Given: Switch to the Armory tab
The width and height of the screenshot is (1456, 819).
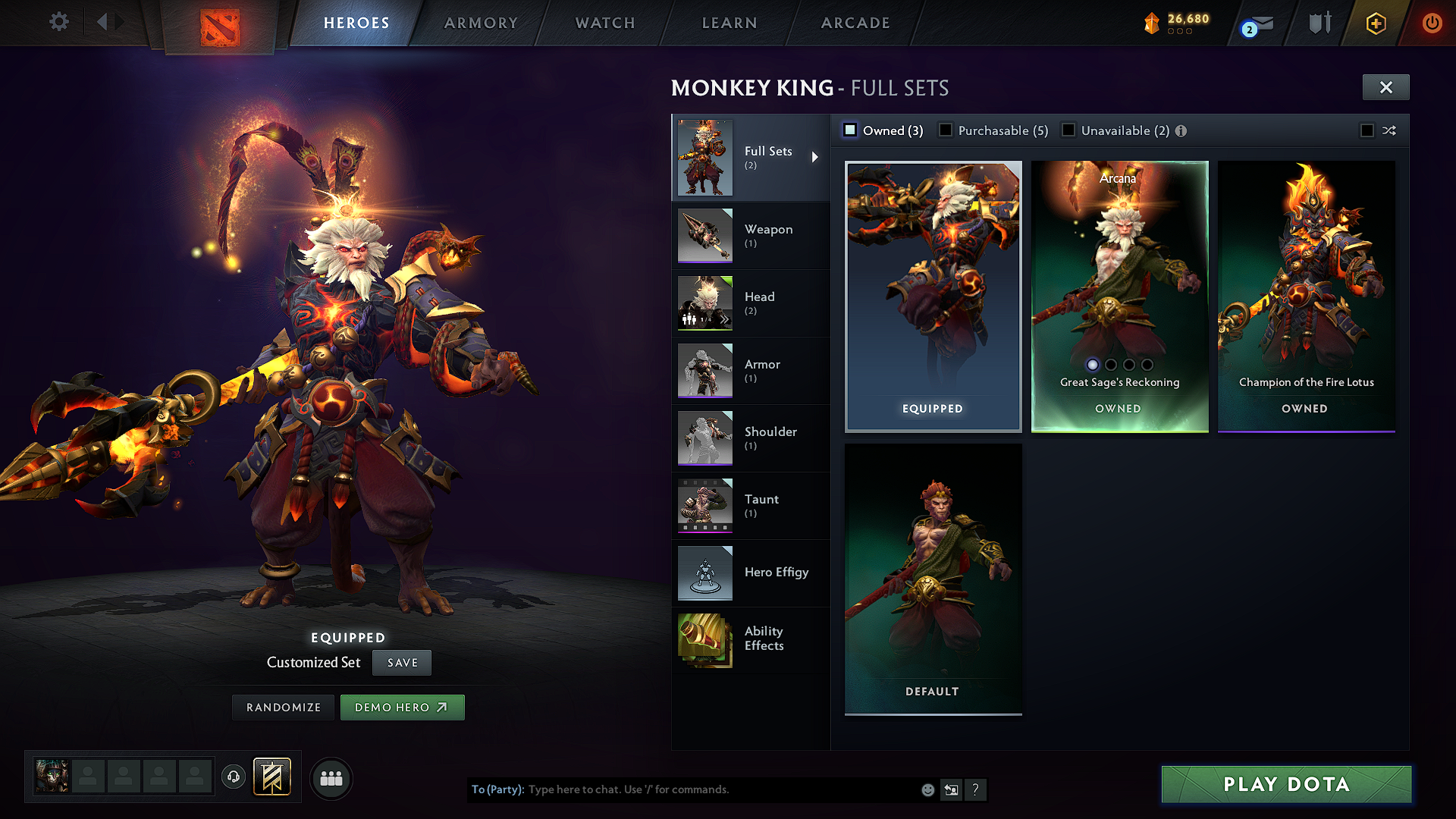Looking at the screenshot, I should tap(481, 23).
